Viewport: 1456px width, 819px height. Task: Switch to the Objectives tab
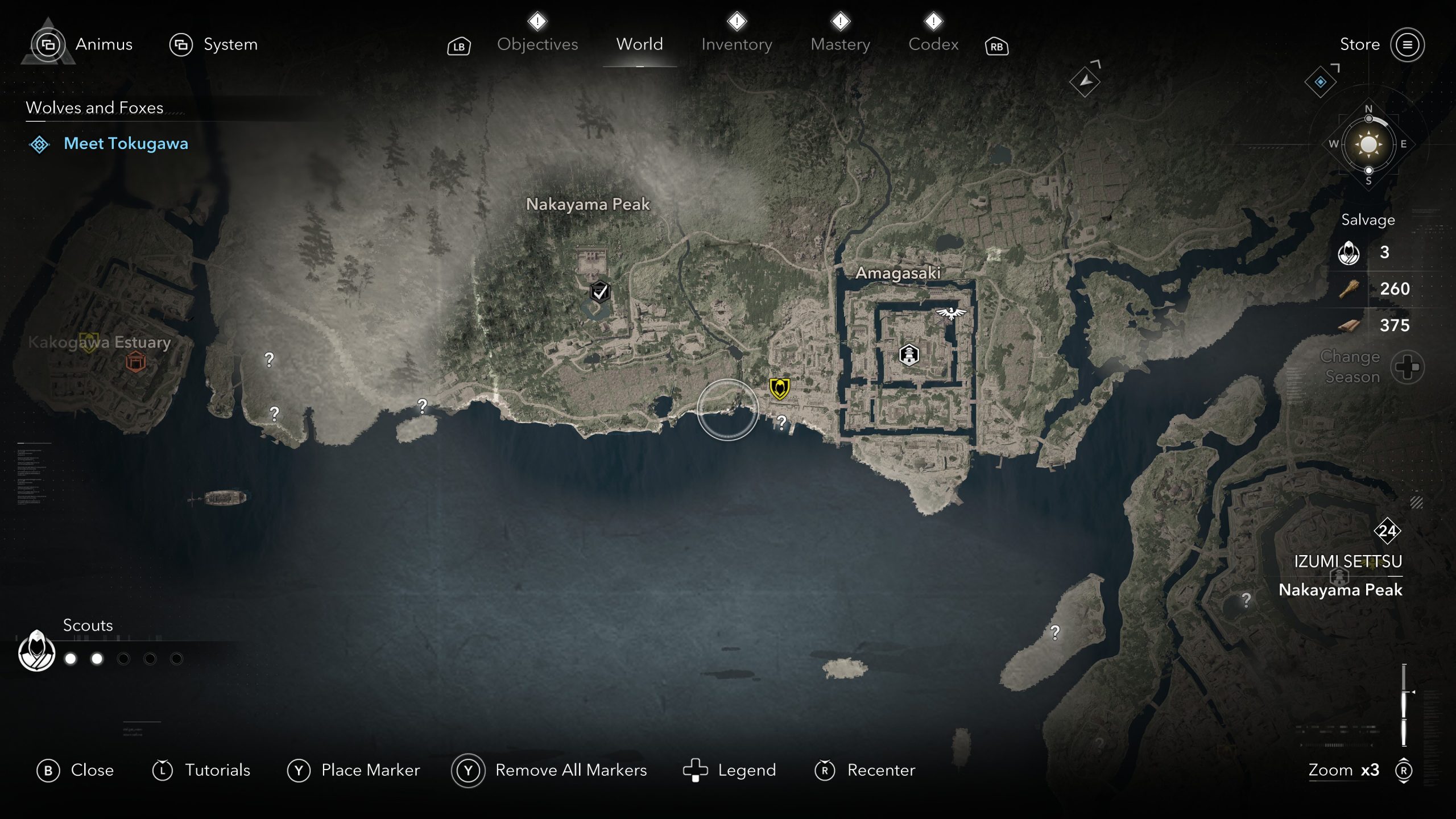537,44
